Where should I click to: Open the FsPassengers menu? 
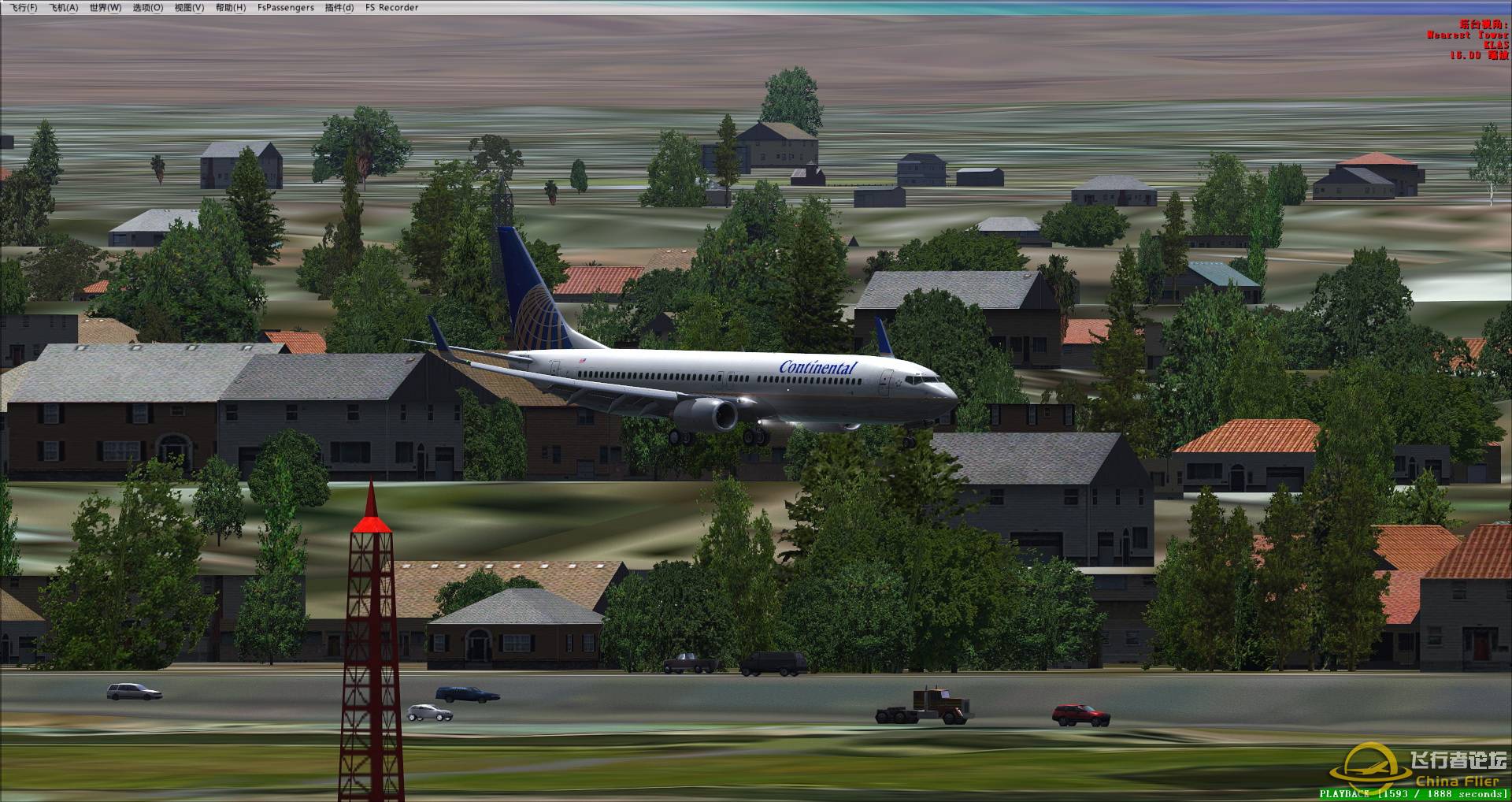(x=286, y=8)
